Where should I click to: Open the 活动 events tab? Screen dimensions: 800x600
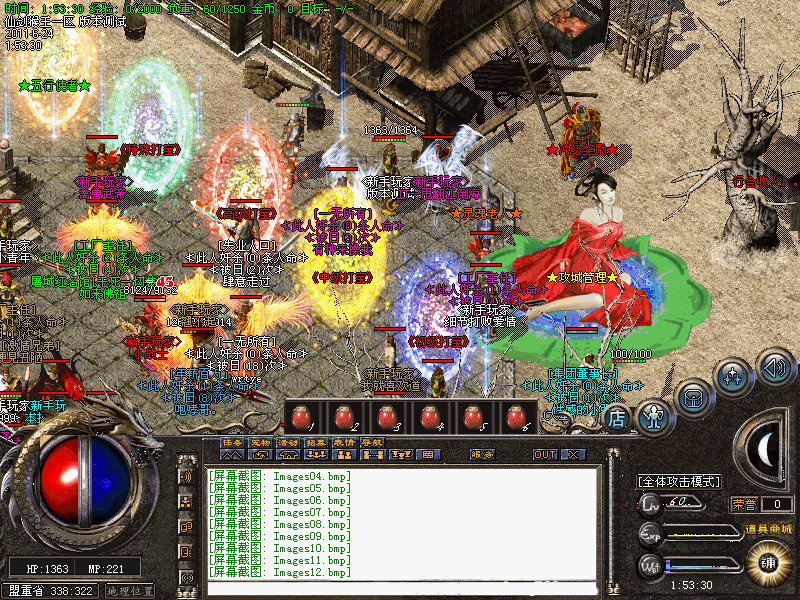point(288,441)
